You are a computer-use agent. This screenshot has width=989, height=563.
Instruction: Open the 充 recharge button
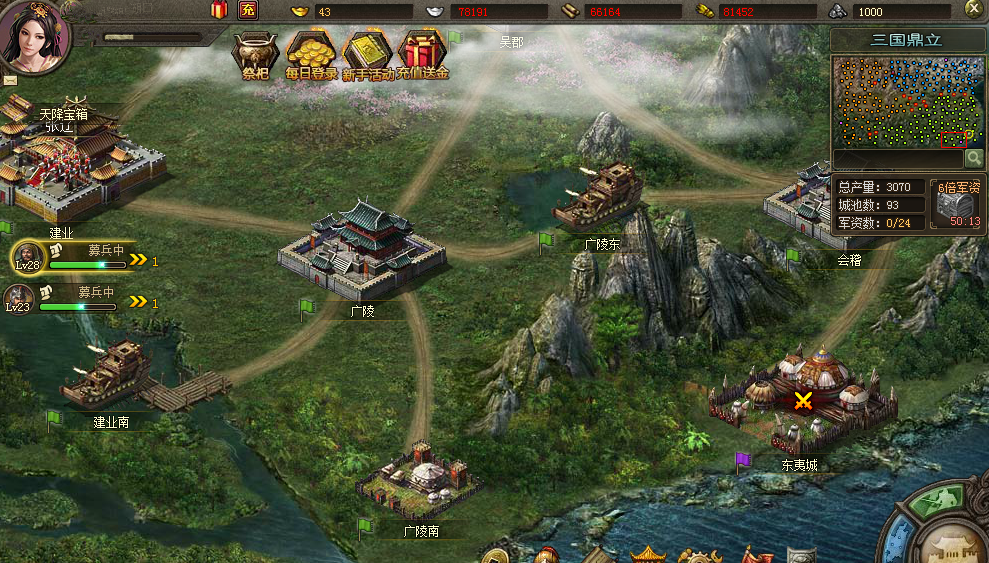pos(248,10)
